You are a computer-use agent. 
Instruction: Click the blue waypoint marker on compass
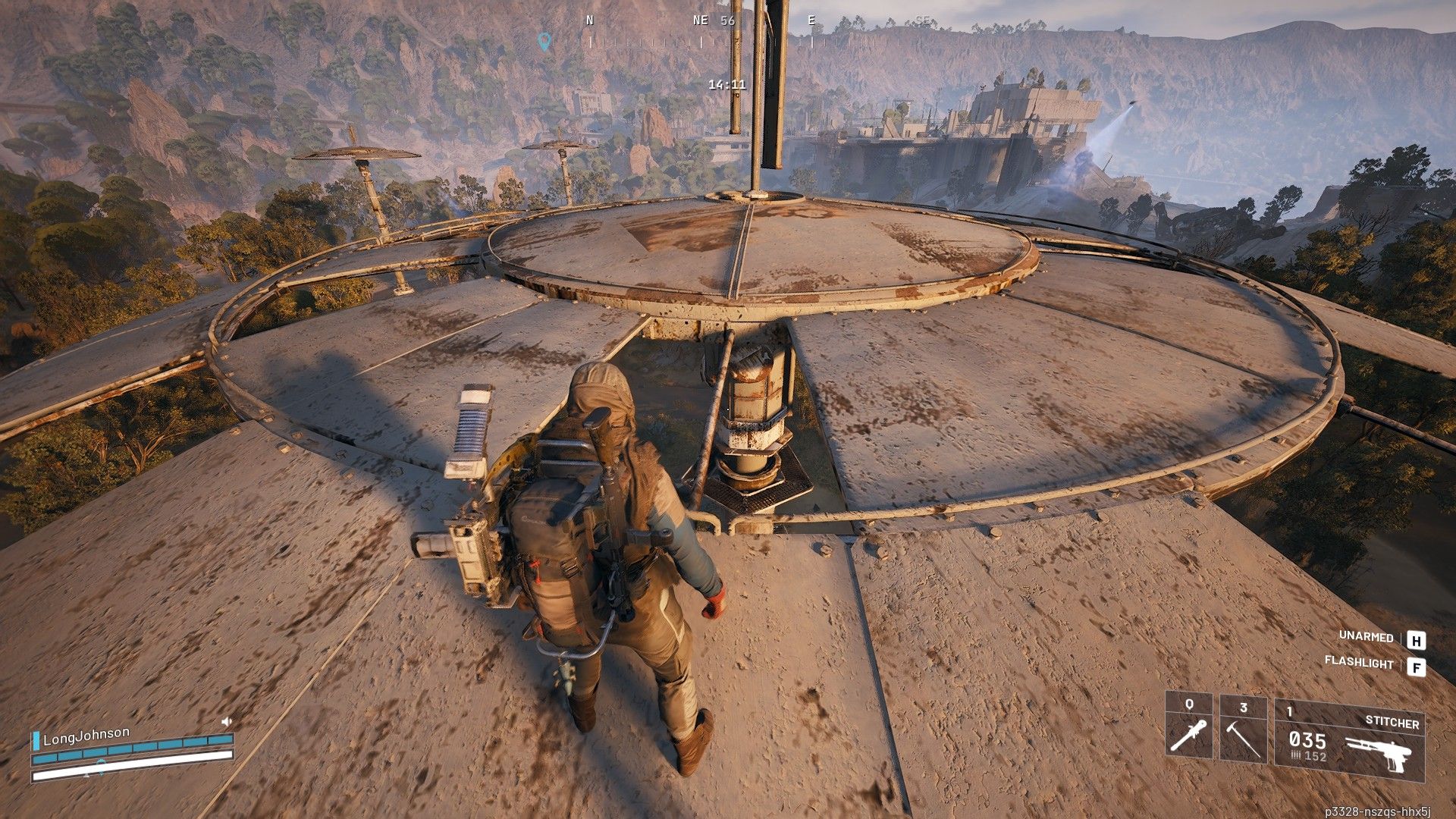[x=543, y=39]
